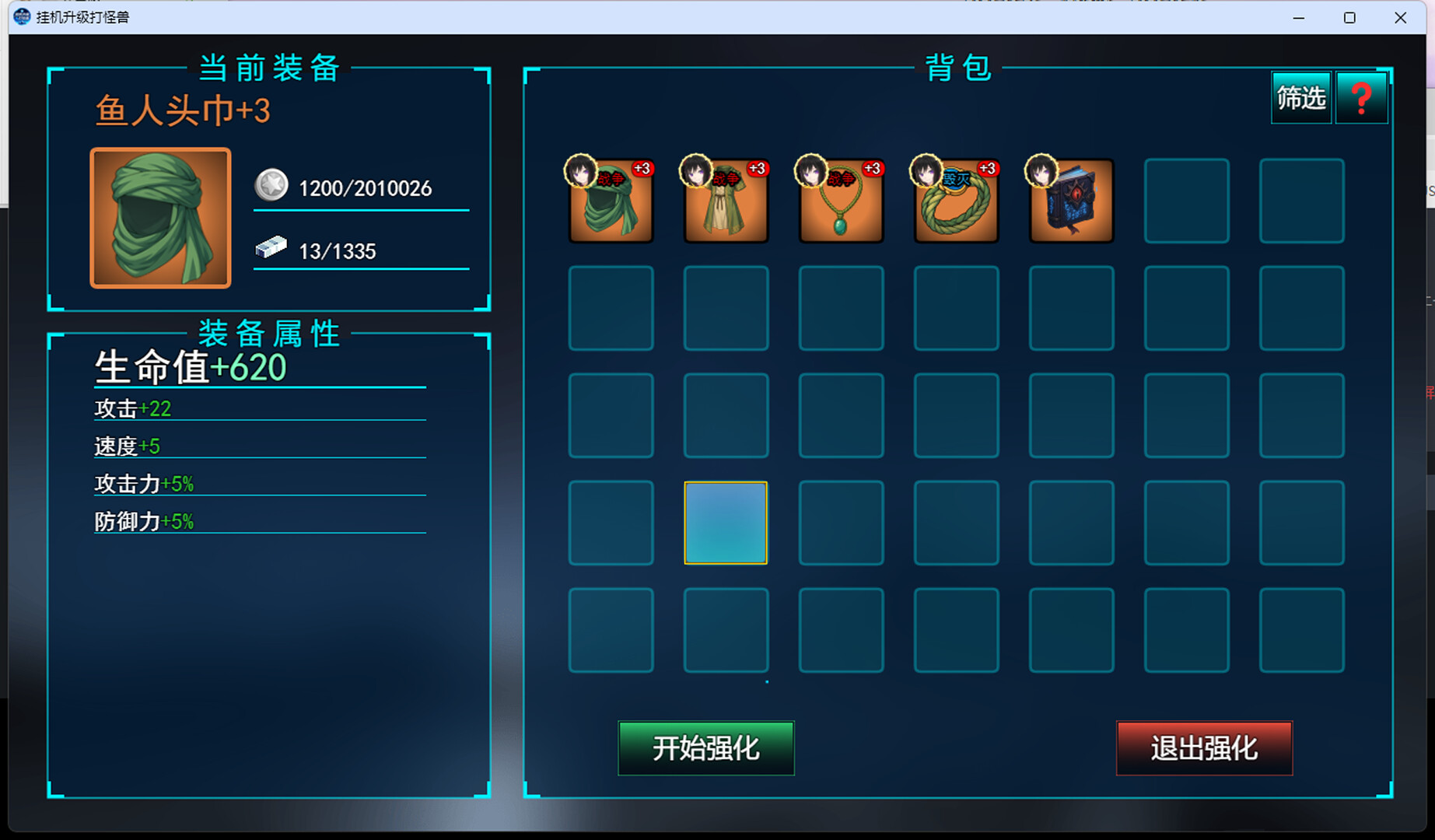
Task: Close the game window
Action: (1400, 17)
